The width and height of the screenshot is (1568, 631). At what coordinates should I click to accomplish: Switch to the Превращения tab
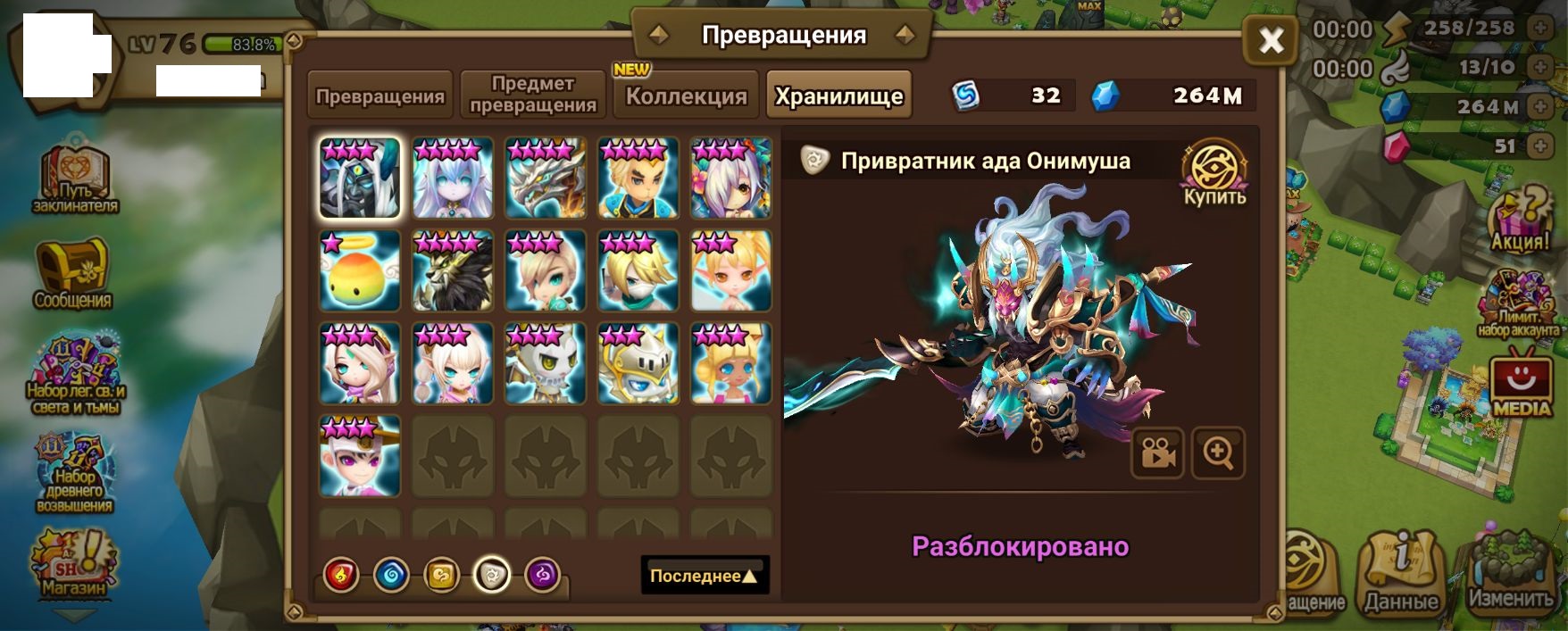[379, 95]
